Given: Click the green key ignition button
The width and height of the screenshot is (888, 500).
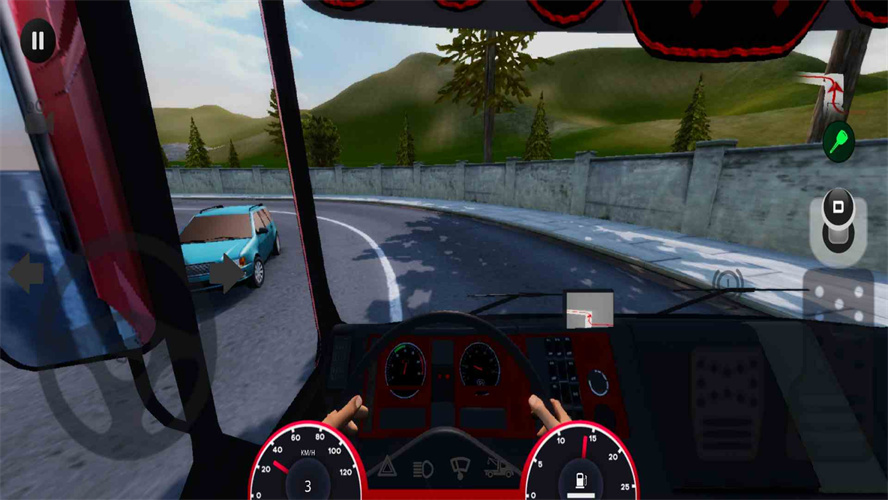Looking at the screenshot, I should tap(838, 141).
